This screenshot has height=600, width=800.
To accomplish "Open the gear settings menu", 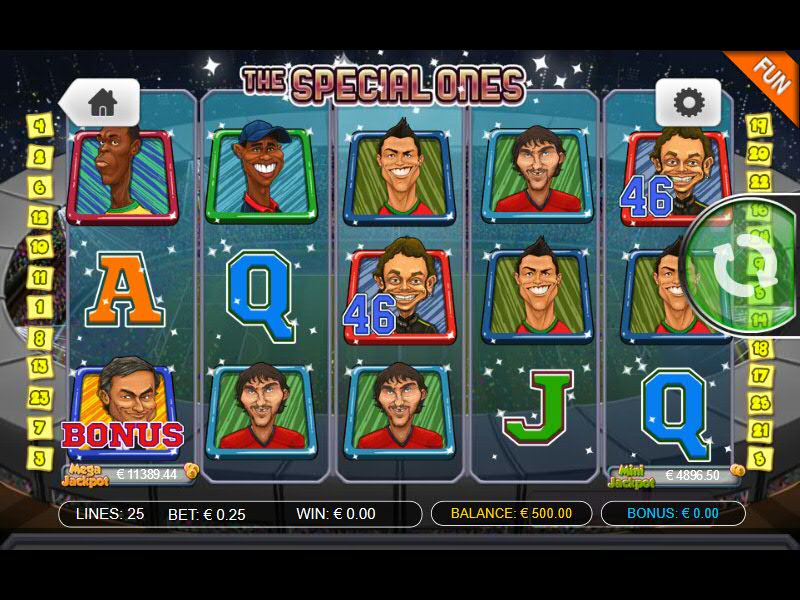I will tap(688, 102).
